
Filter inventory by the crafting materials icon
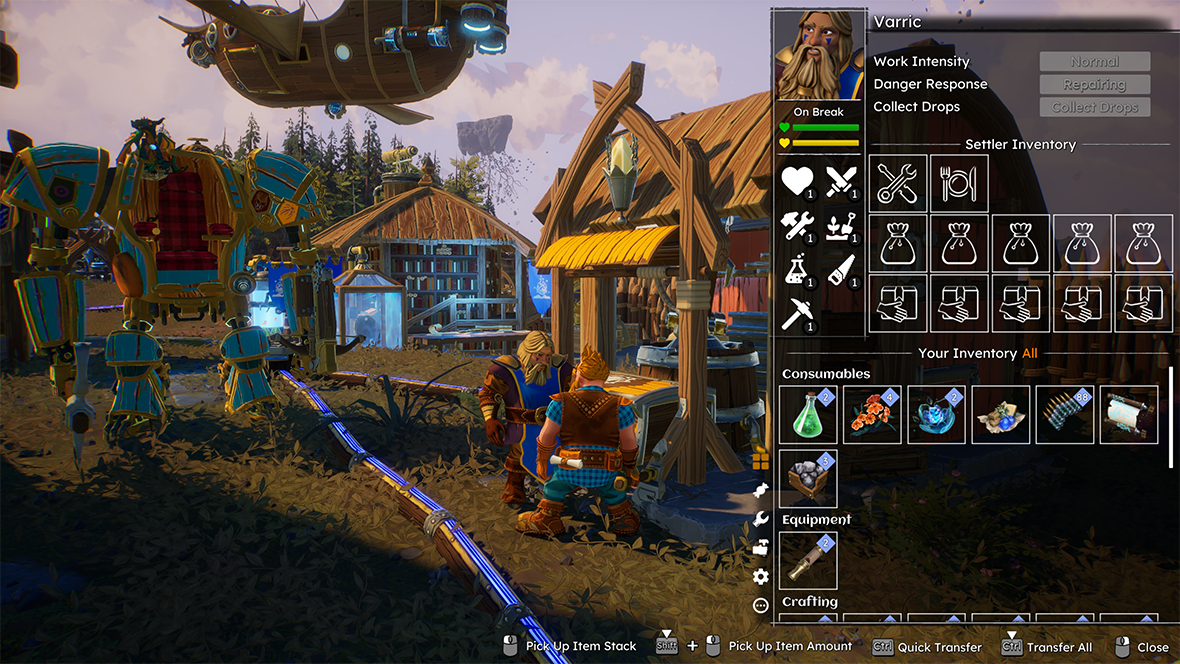pyautogui.click(x=760, y=547)
